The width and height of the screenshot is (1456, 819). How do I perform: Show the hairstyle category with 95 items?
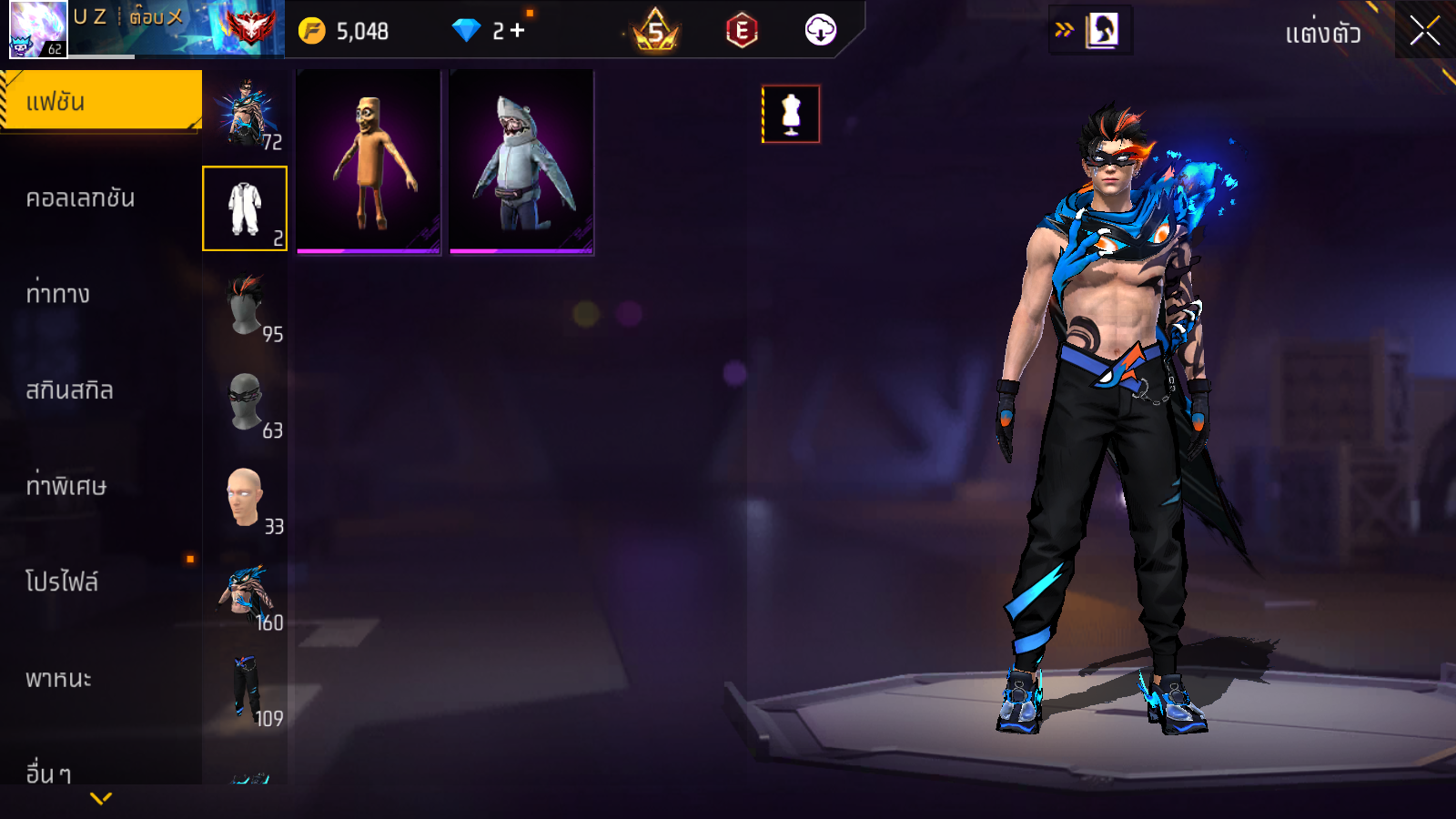(x=245, y=306)
